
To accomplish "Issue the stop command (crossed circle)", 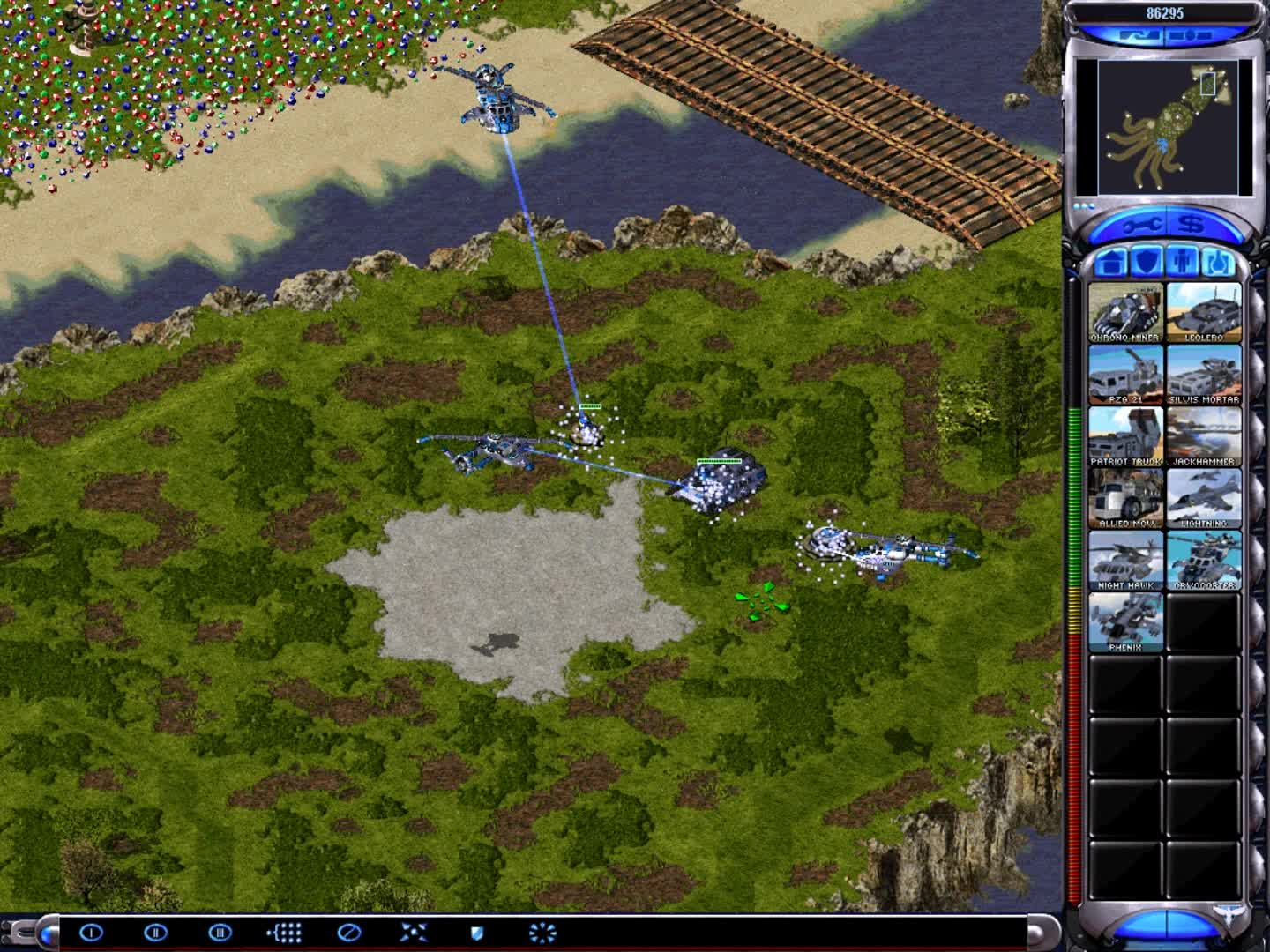I will (349, 932).
